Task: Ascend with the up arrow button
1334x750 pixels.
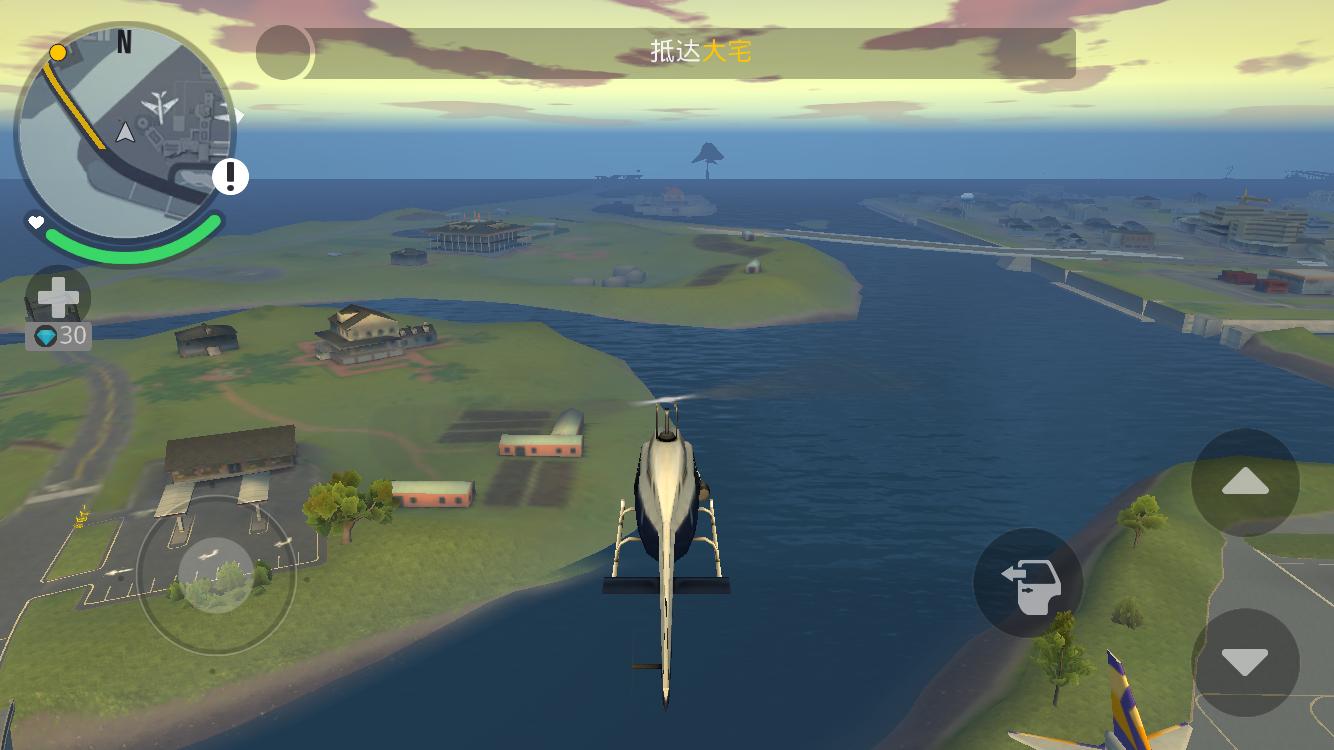Action: tap(1245, 483)
